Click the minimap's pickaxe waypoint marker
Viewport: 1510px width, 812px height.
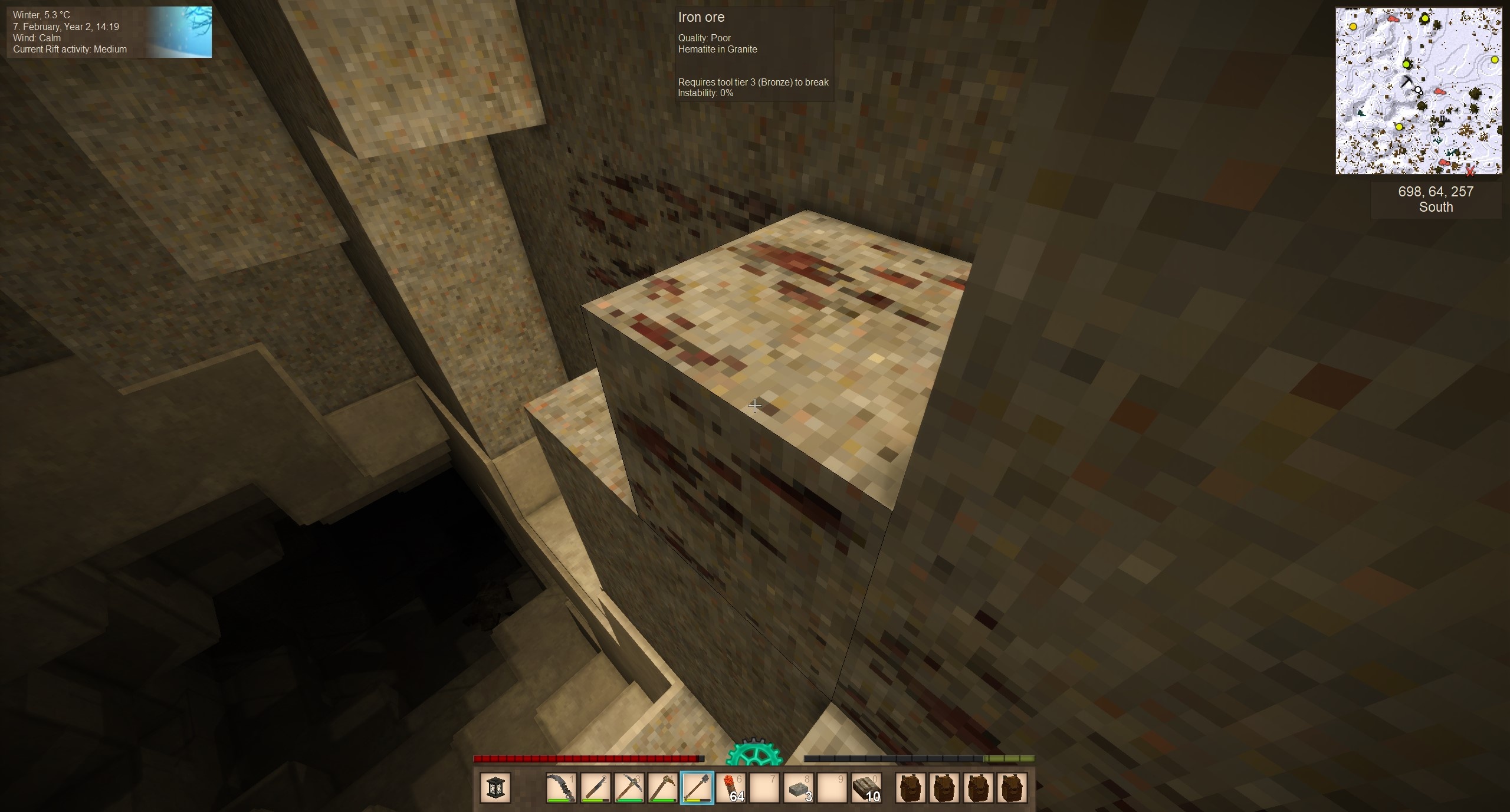[x=1407, y=83]
